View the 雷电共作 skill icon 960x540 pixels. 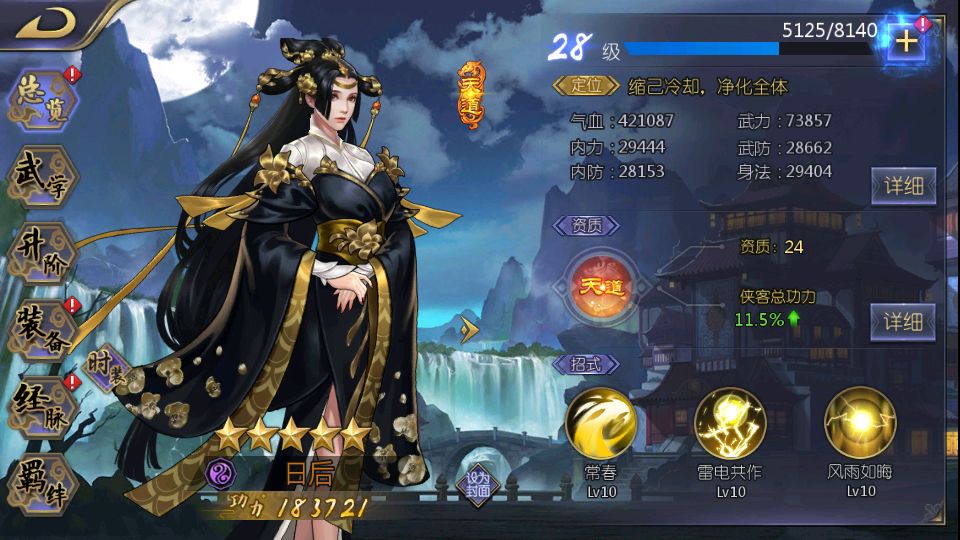tap(730, 423)
